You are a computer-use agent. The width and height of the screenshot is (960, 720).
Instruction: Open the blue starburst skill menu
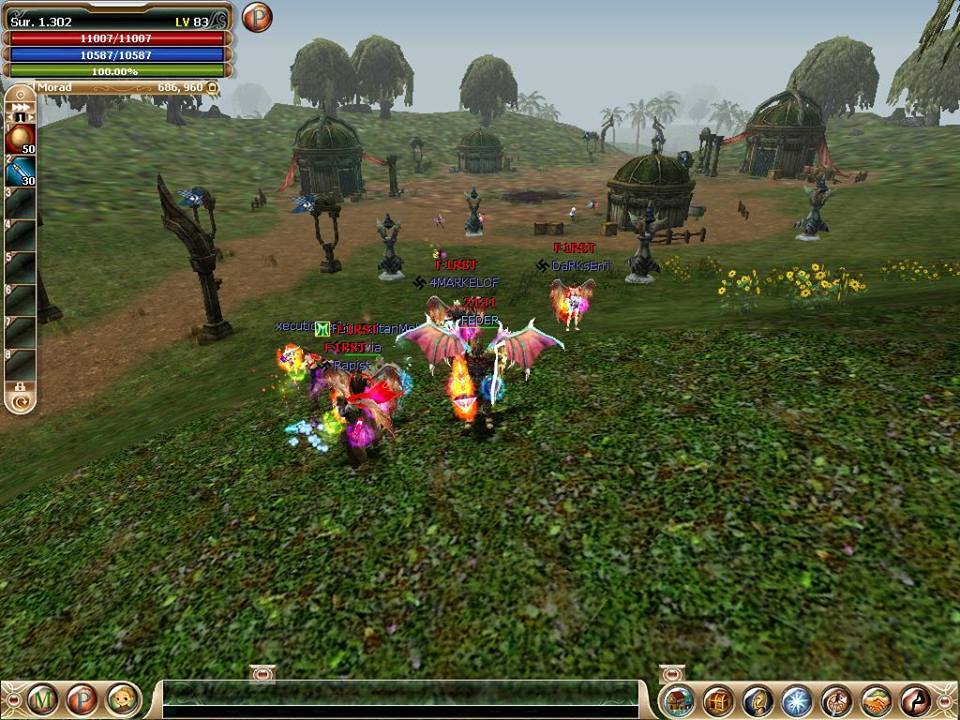(797, 700)
